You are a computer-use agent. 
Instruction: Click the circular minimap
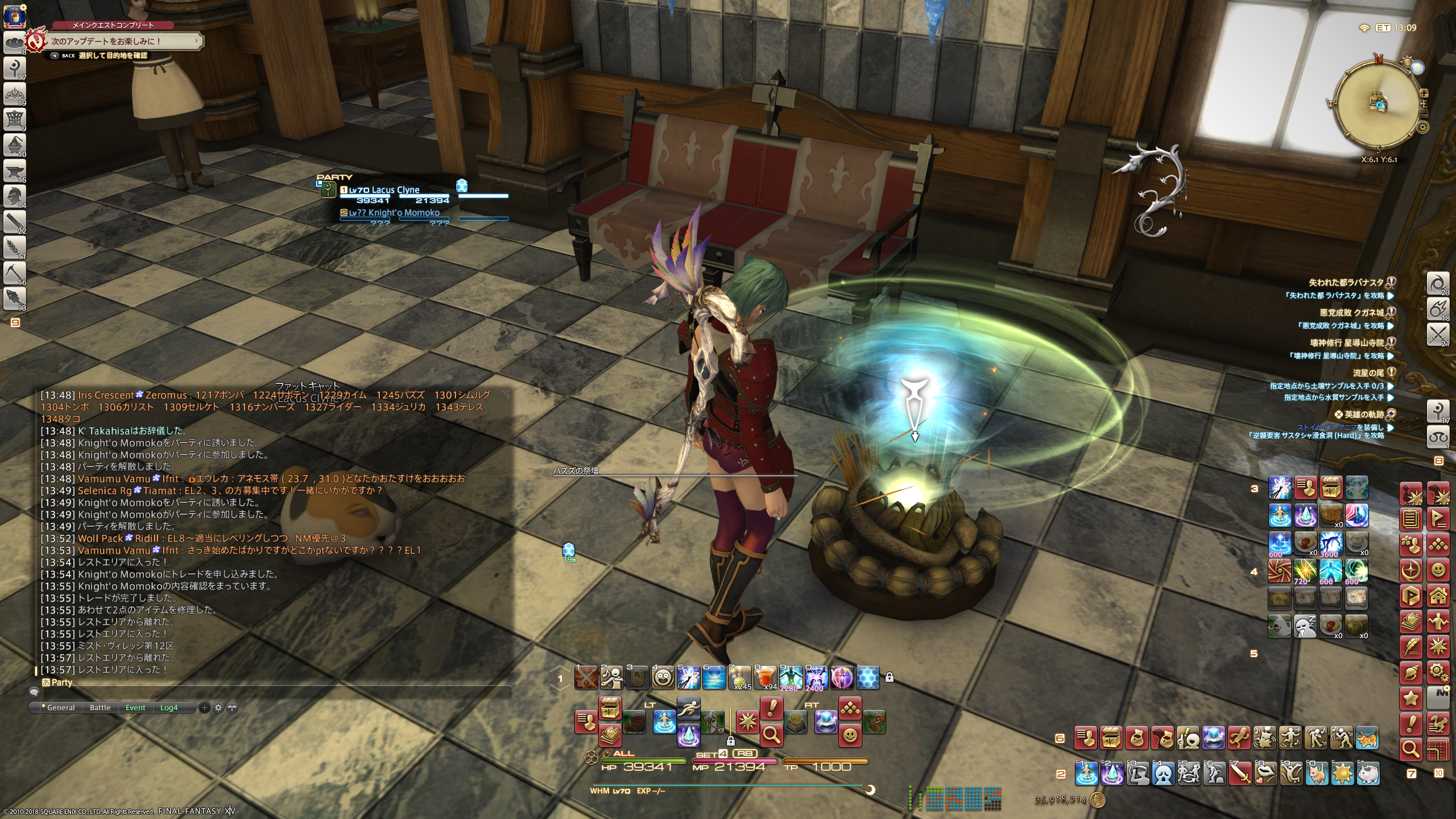point(1378,104)
